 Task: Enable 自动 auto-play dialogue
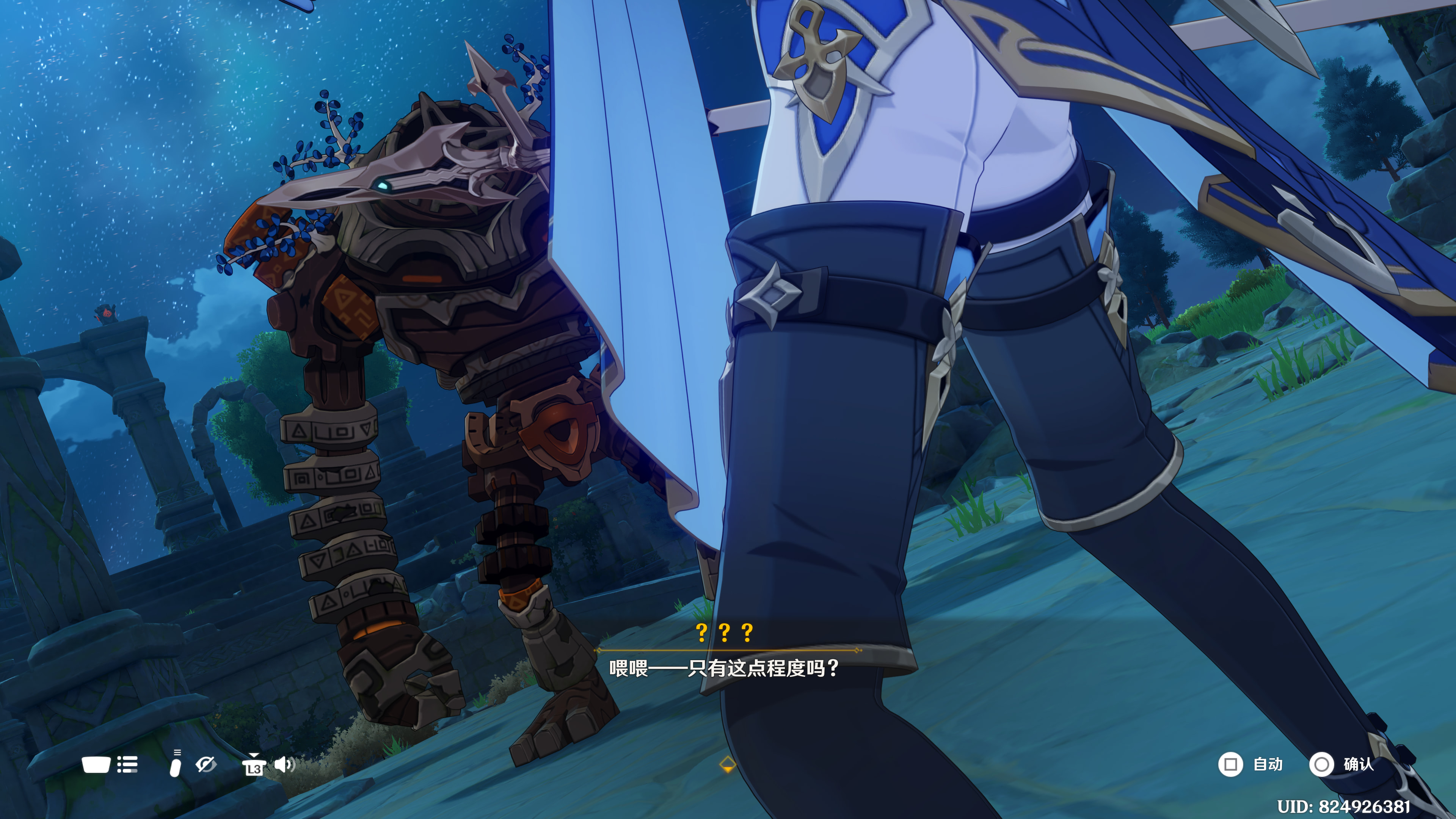[x=1250, y=764]
